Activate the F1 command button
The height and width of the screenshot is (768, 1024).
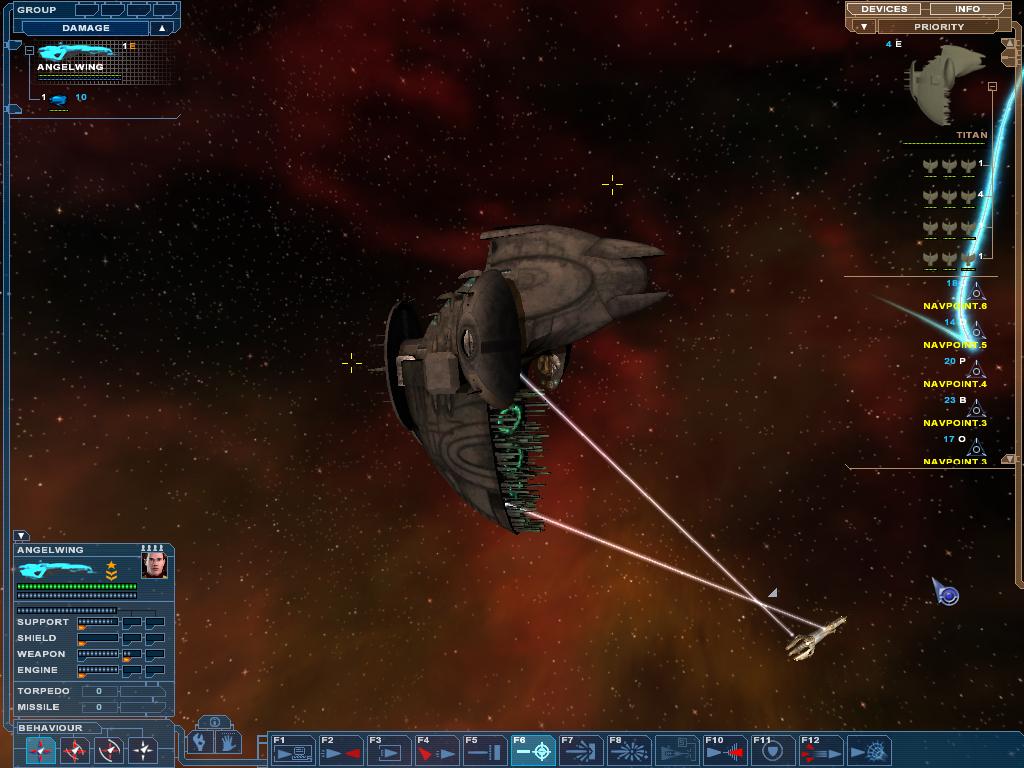pyautogui.click(x=293, y=750)
